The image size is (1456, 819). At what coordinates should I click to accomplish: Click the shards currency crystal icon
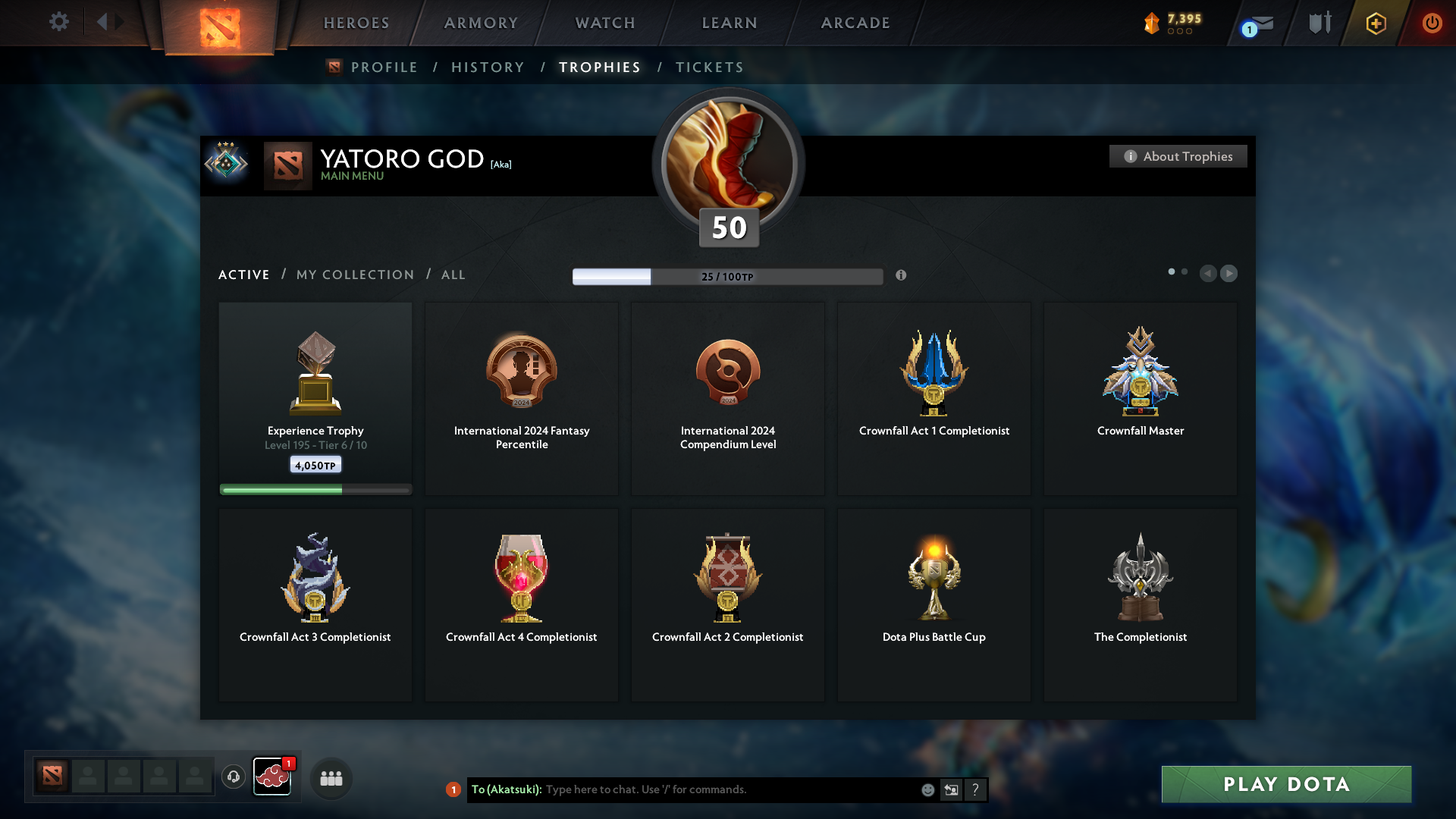click(x=1153, y=23)
